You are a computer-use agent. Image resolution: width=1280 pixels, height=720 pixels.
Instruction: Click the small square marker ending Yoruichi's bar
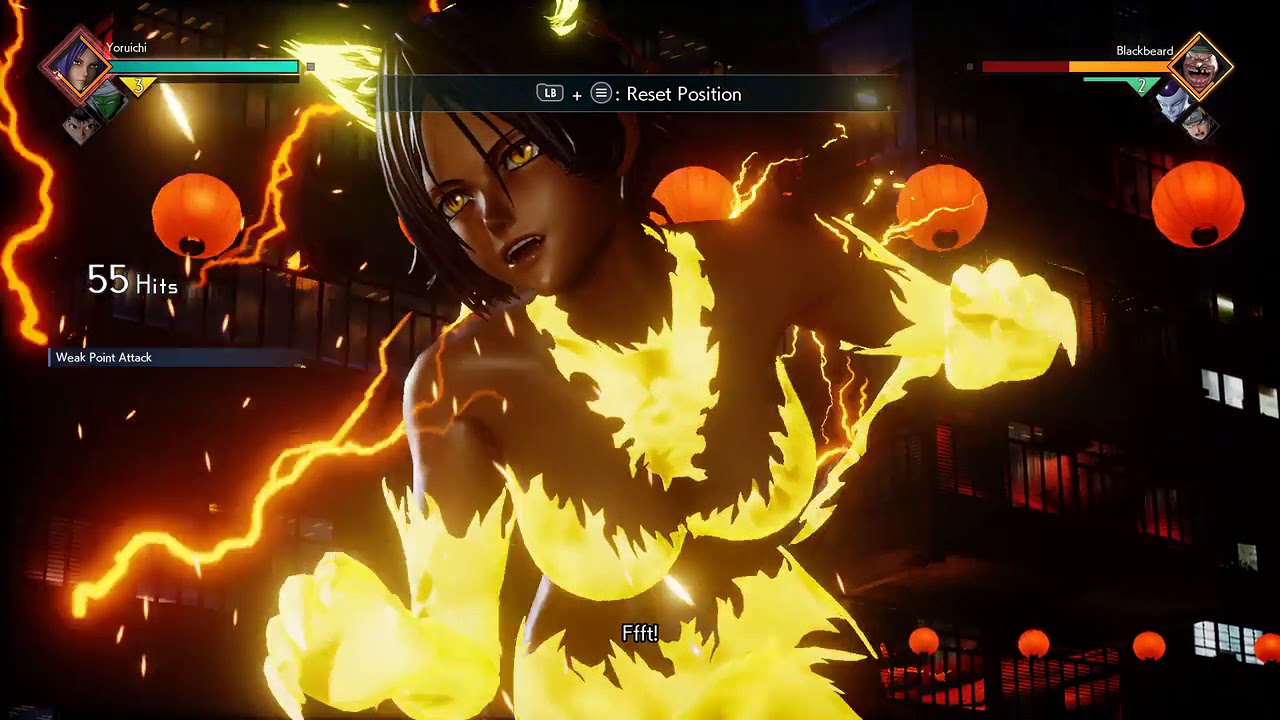pos(310,65)
